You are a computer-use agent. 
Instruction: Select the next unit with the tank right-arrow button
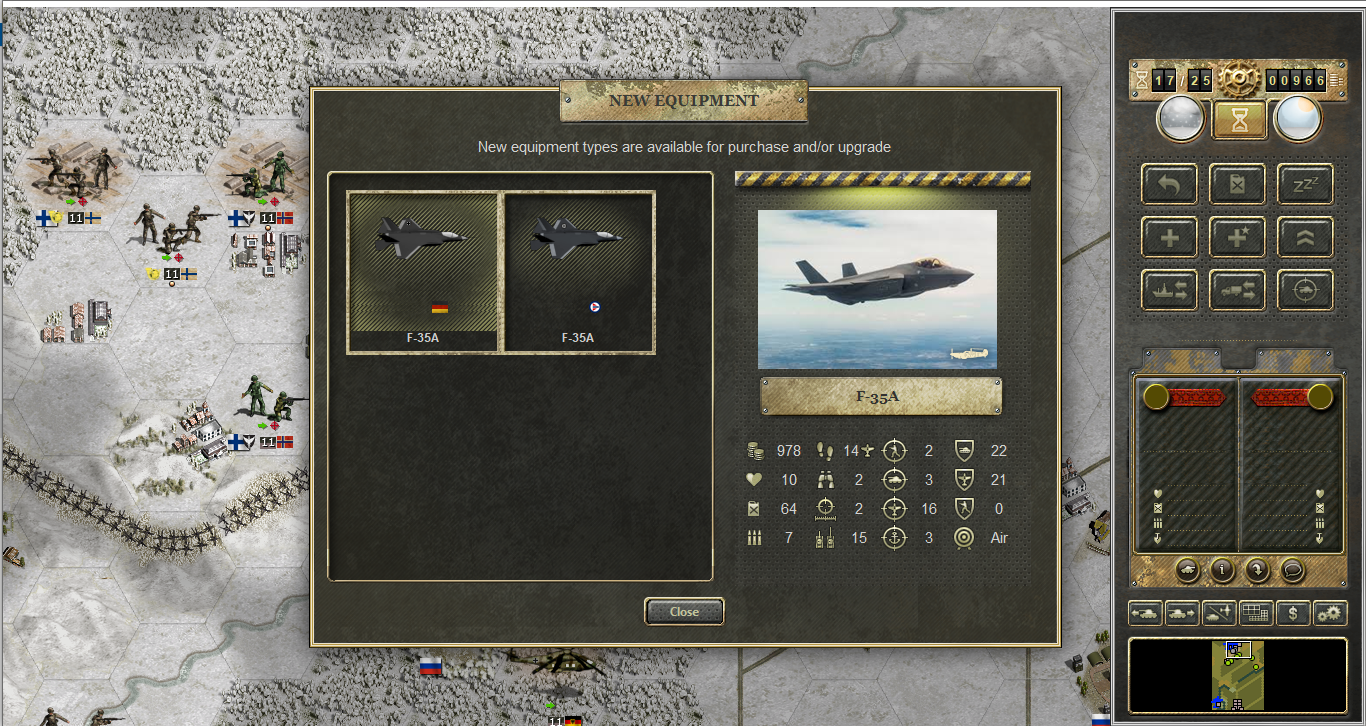pos(1183,613)
